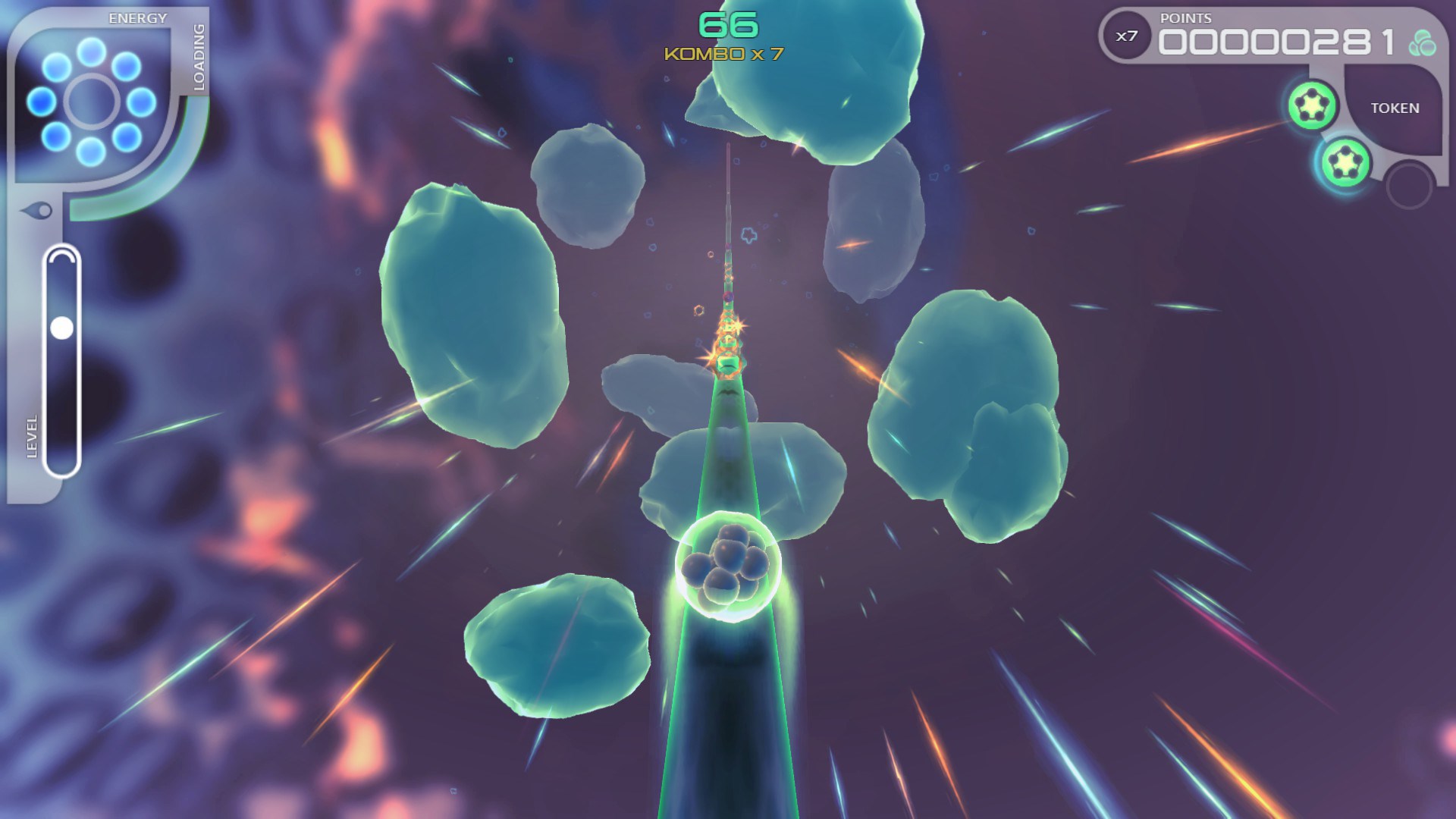The image size is (1456, 819).
Task: Toggle the empty token slot circle
Action: tap(1410, 183)
